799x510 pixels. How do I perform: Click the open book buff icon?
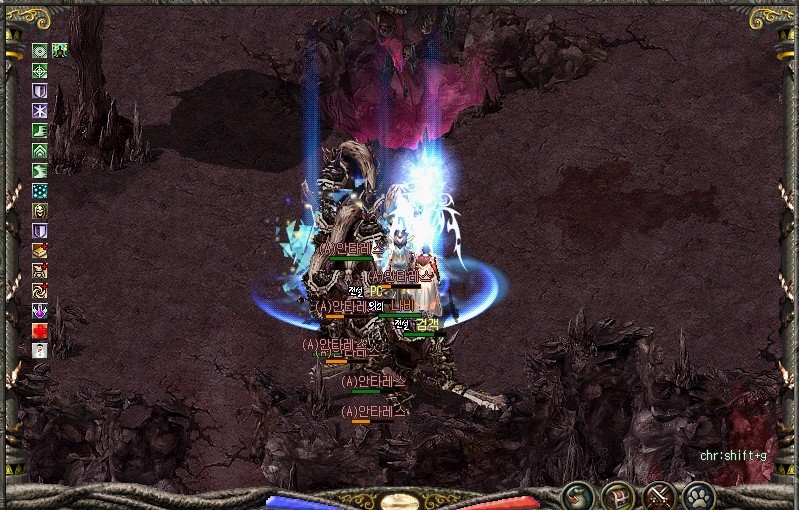click(x=40, y=250)
